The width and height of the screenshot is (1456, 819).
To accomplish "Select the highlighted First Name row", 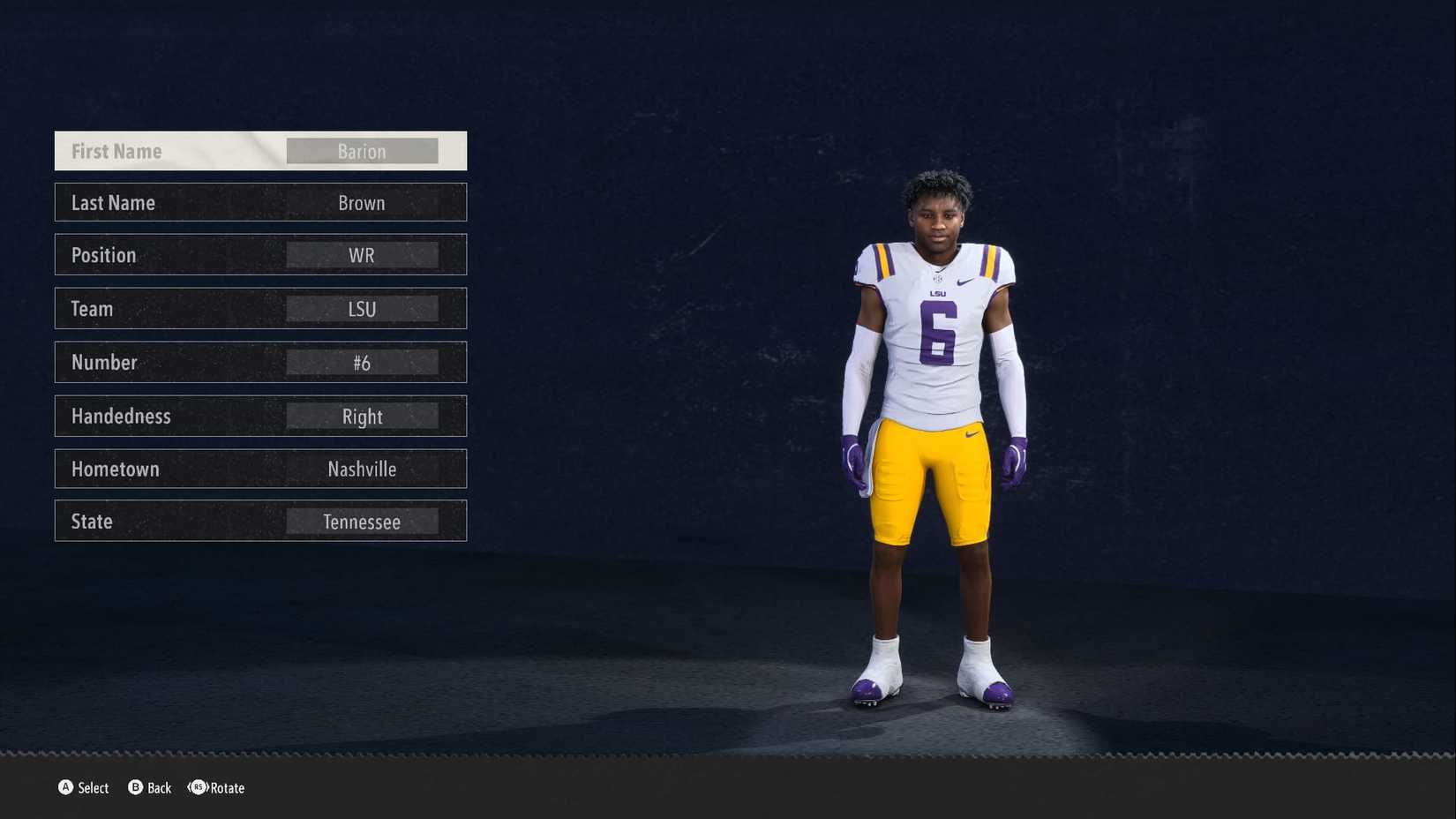I will [x=260, y=150].
